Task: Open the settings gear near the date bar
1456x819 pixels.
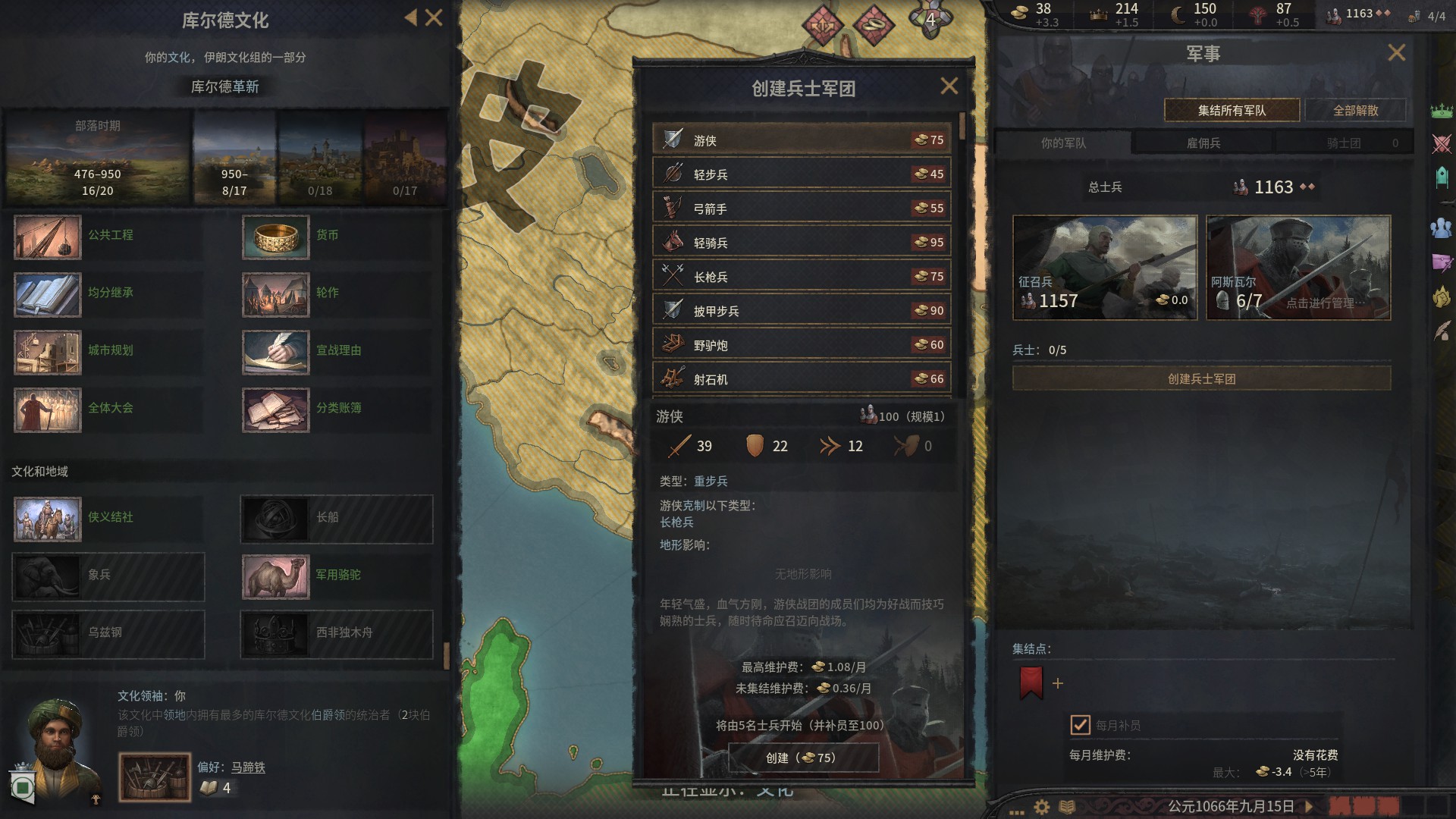Action: [x=1042, y=807]
